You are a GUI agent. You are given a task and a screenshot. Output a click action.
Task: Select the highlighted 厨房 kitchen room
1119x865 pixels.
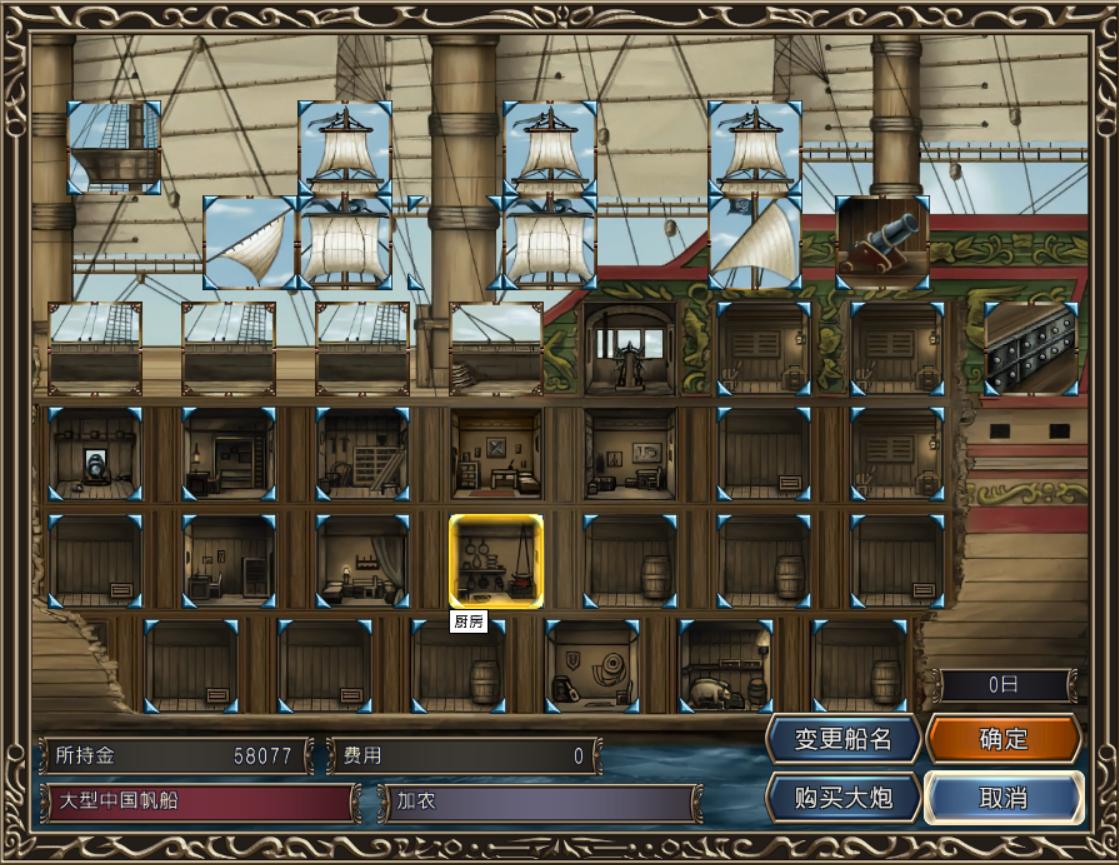coord(496,561)
